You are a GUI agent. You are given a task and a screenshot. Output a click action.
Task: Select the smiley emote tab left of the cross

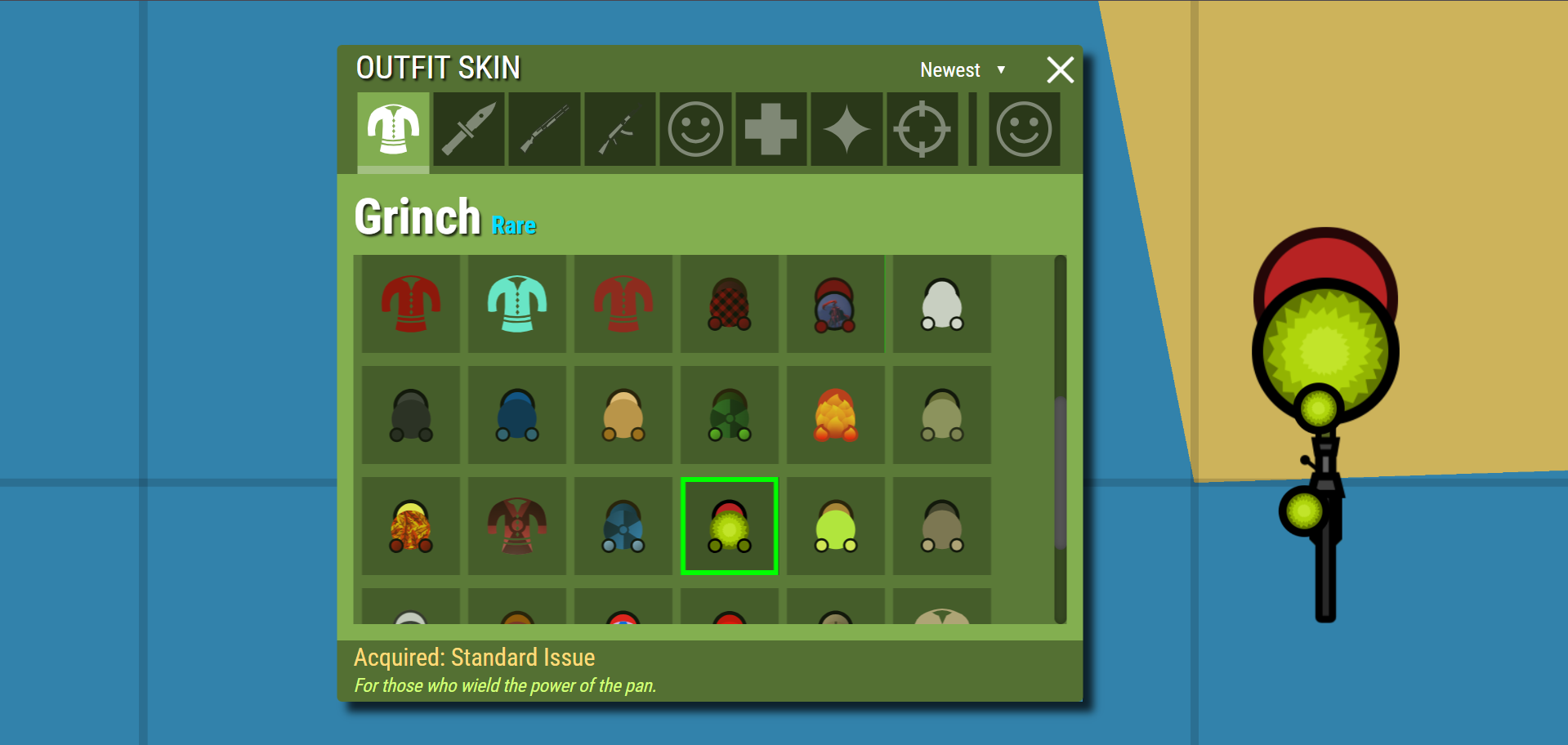tap(695, 129)
